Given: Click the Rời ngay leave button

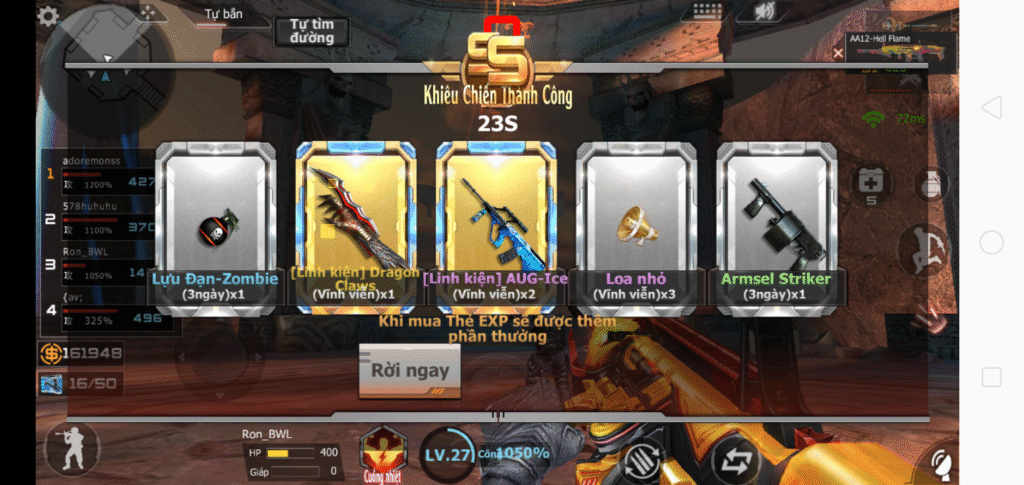Looking at the screenshot, I should [x=409, y=371].
